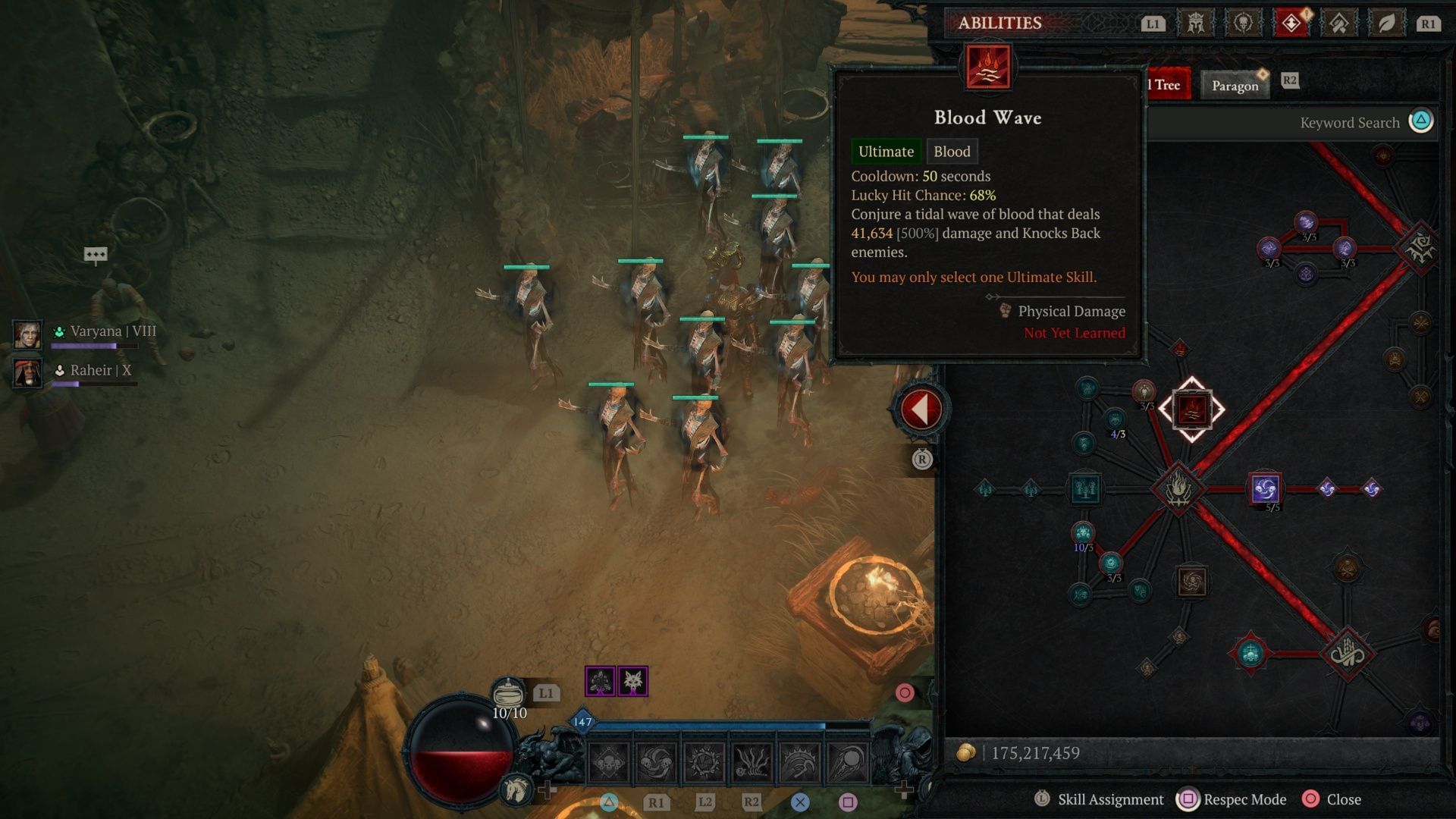
Task: Select the purple swirl skill node with 5/5
Action: [1265, 489]
